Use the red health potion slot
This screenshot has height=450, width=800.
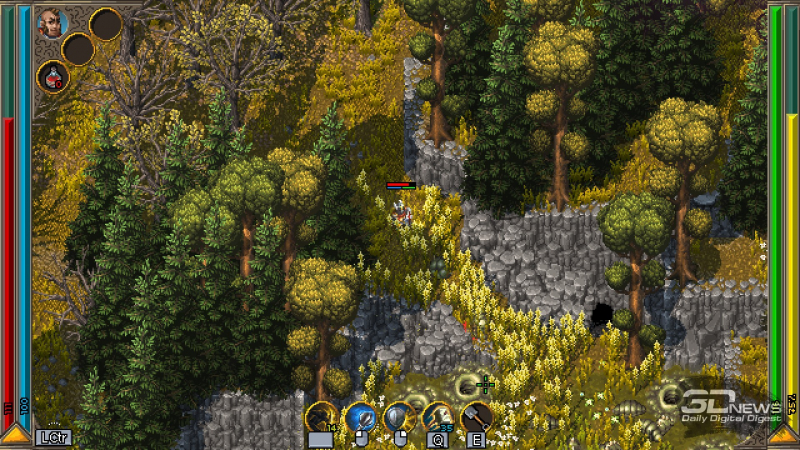point(53,76)
